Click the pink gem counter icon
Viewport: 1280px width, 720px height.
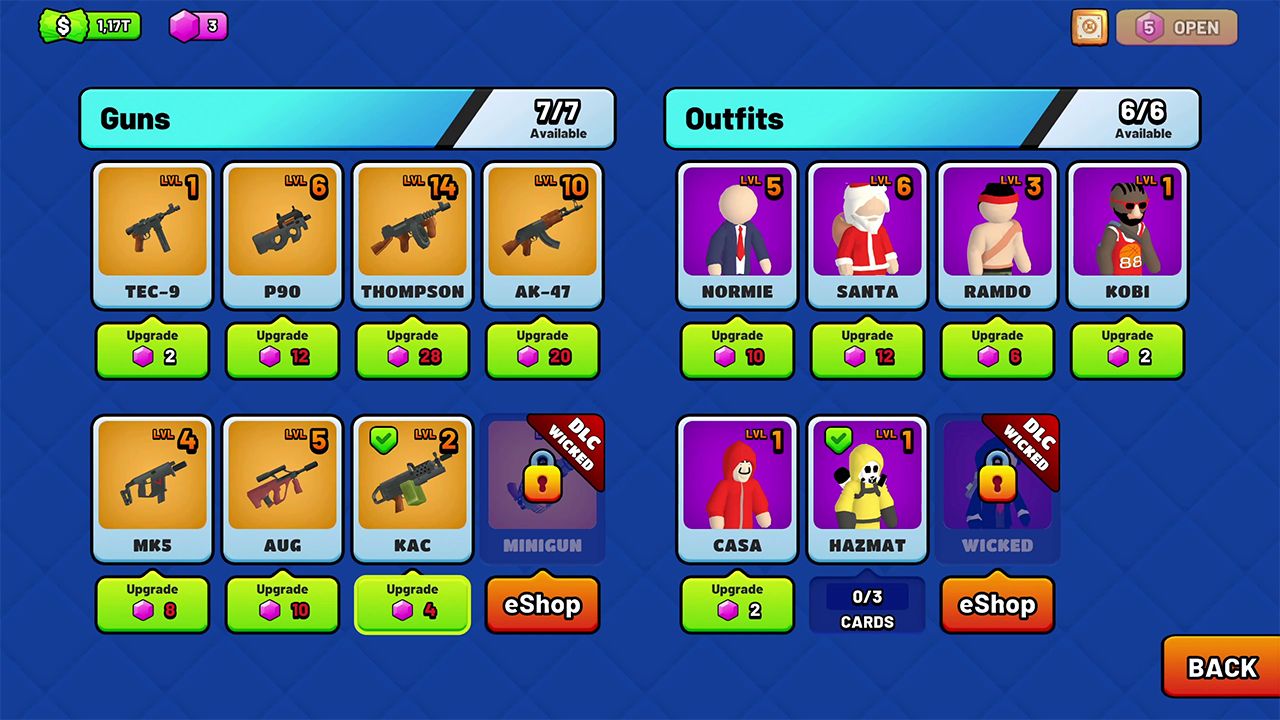[x=183, y=26]
